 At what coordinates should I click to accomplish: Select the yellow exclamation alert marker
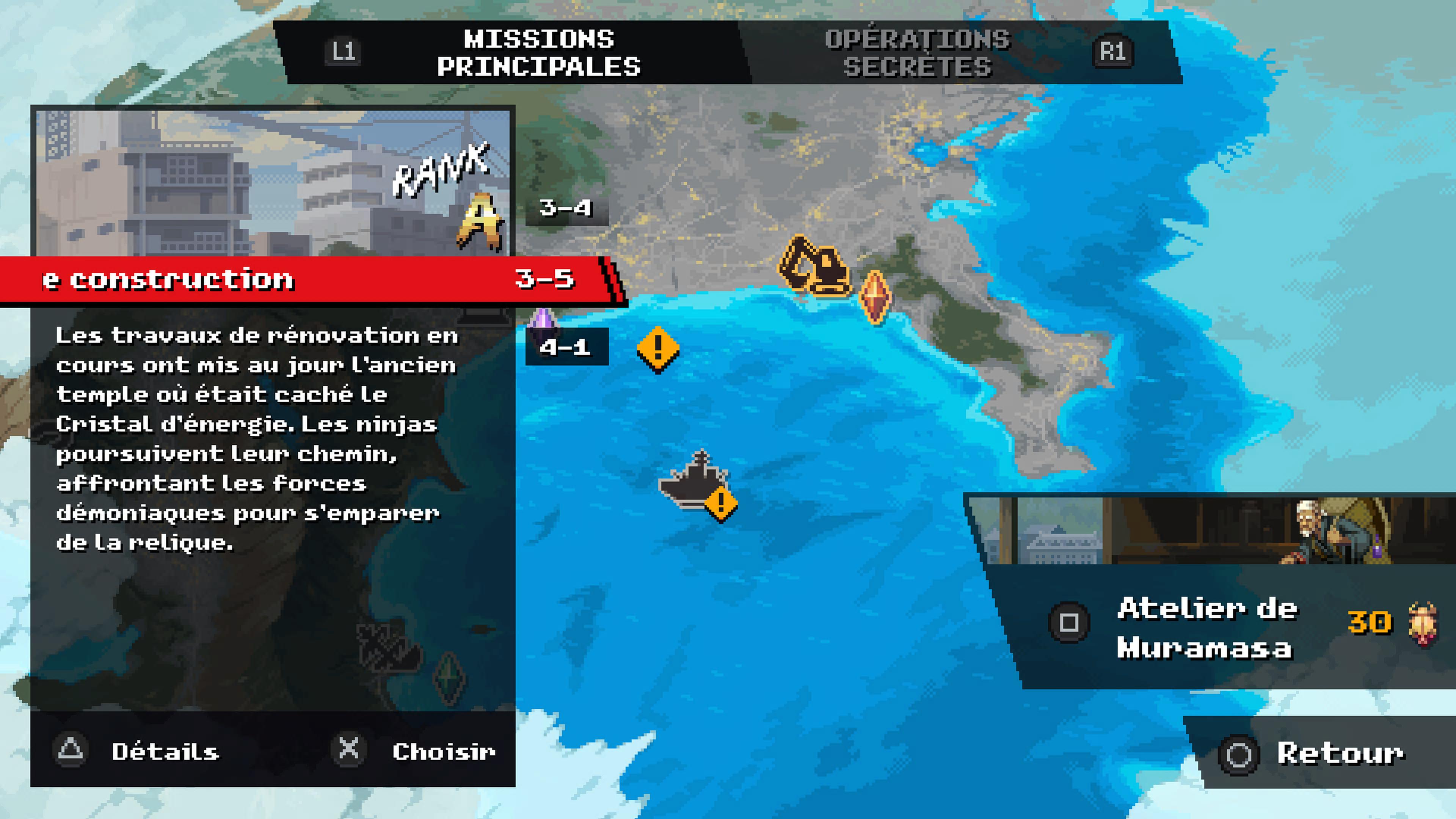658,348
